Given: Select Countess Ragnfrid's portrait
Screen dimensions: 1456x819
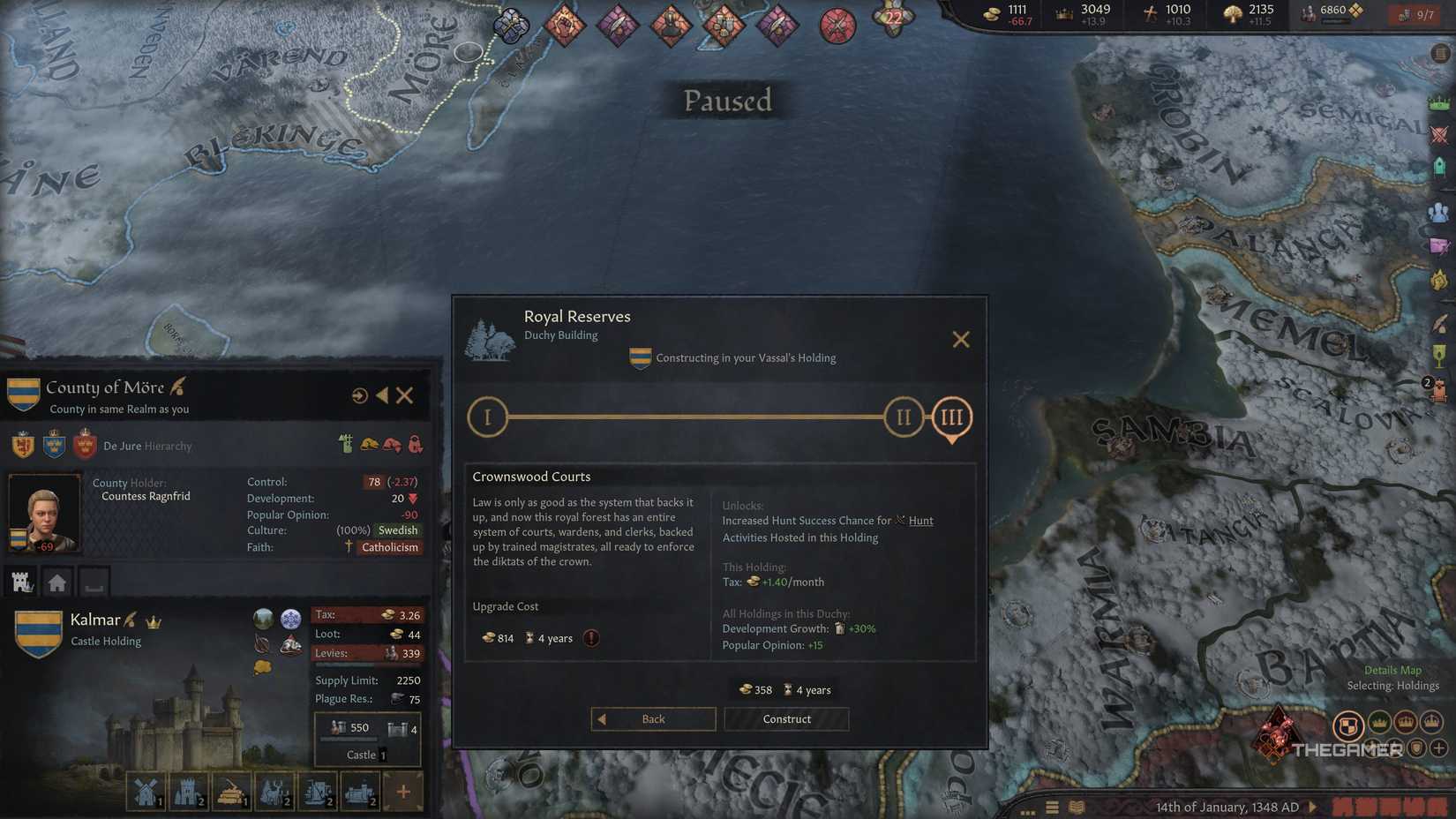Looking at the screenshot, I should (x=44, y=512).
